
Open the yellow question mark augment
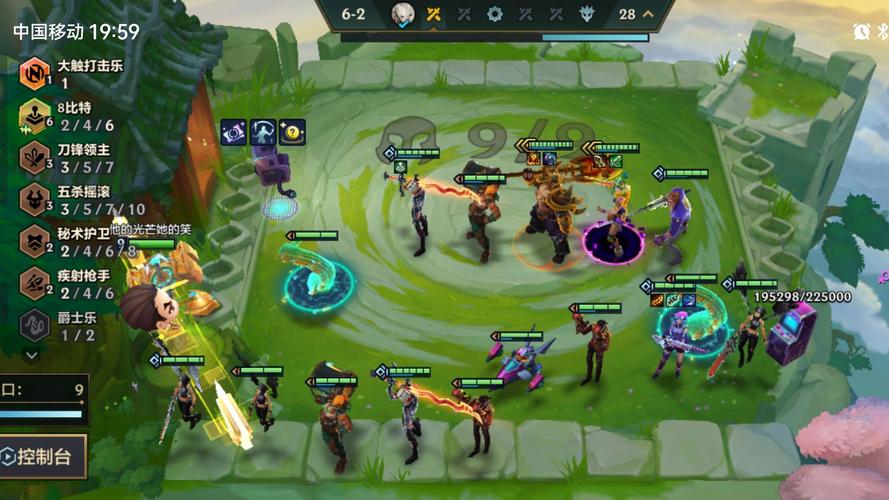pyautogui.click(x=292, y=131)
